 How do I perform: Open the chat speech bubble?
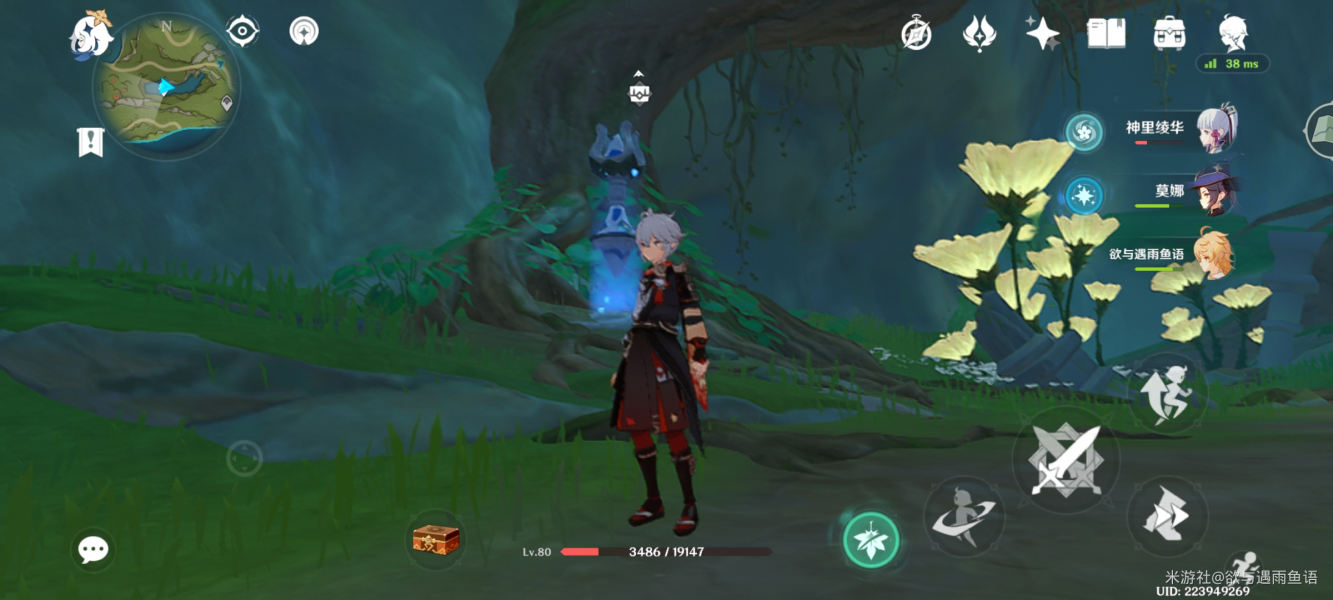(x=93, y=549)
